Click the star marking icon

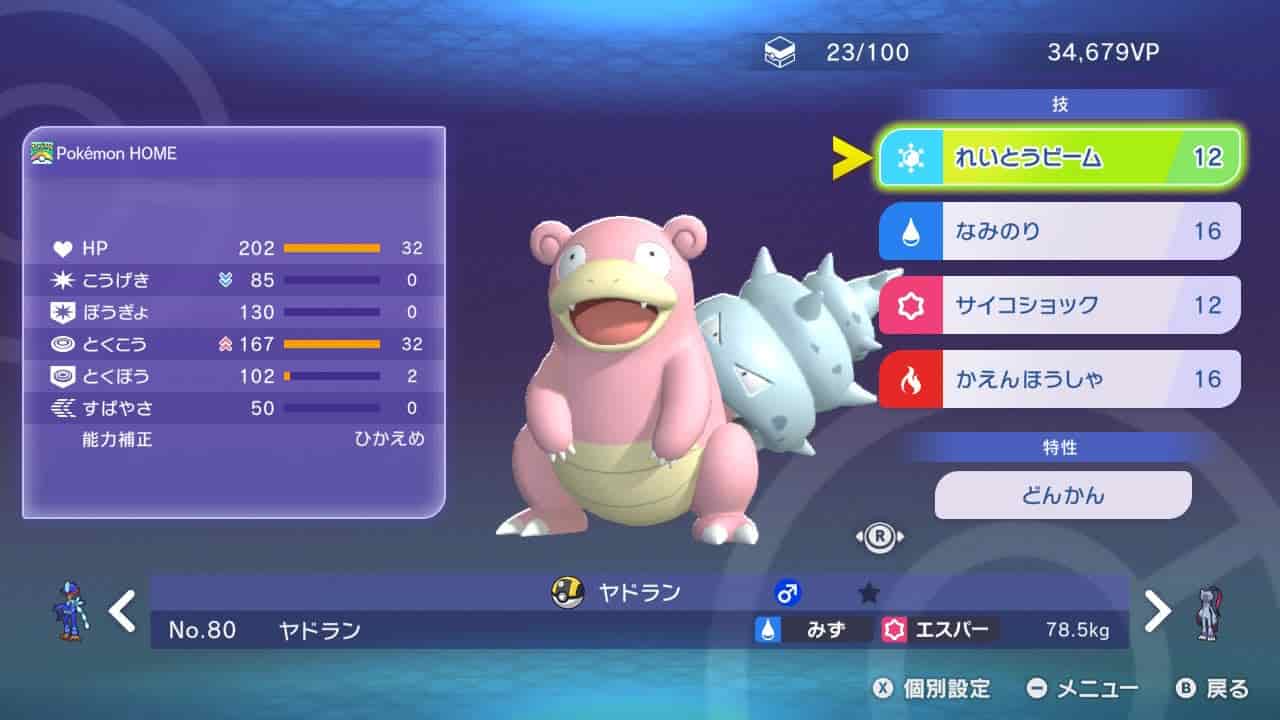(869, 593)
